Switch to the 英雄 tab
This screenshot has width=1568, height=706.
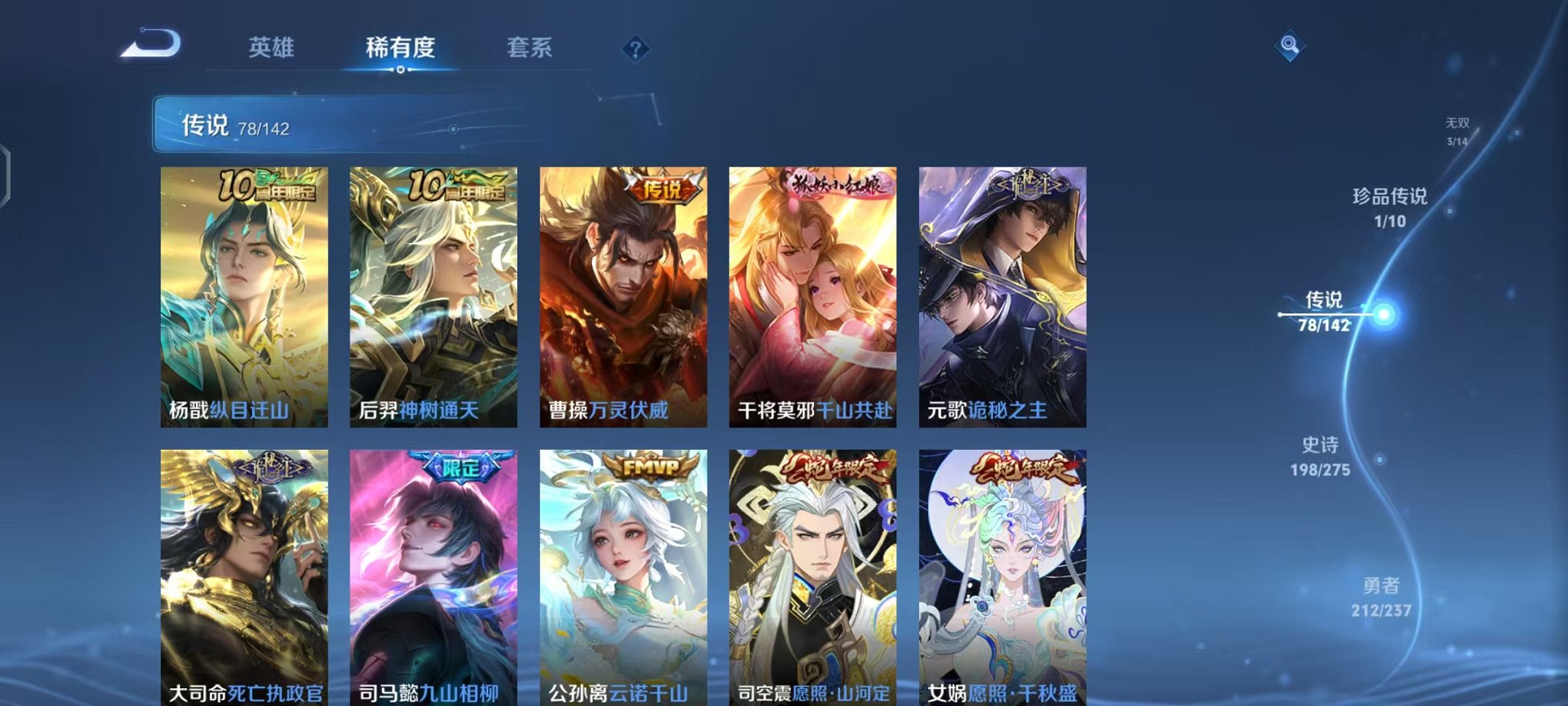pos(273,48)
